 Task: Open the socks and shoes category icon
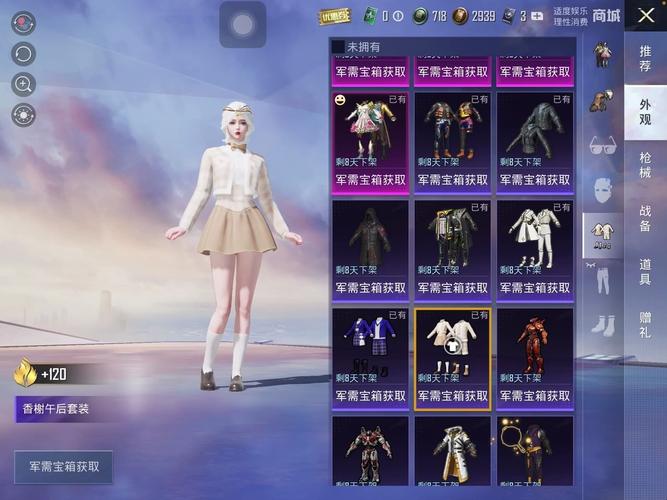[x=603, y=325]
